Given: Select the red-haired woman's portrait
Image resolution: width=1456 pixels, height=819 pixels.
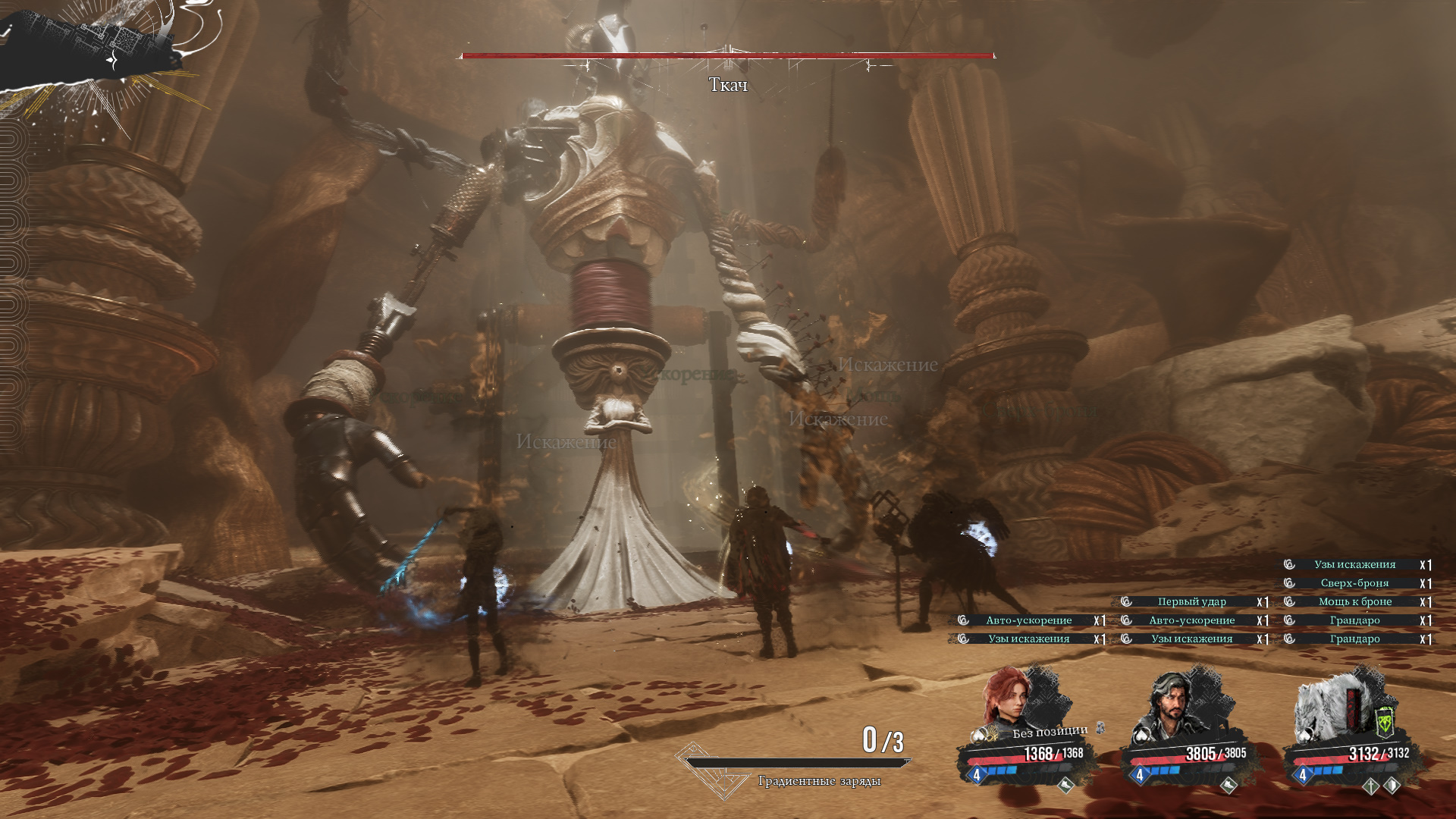Looking at the screenshot, I should [x=1008, y=699].
